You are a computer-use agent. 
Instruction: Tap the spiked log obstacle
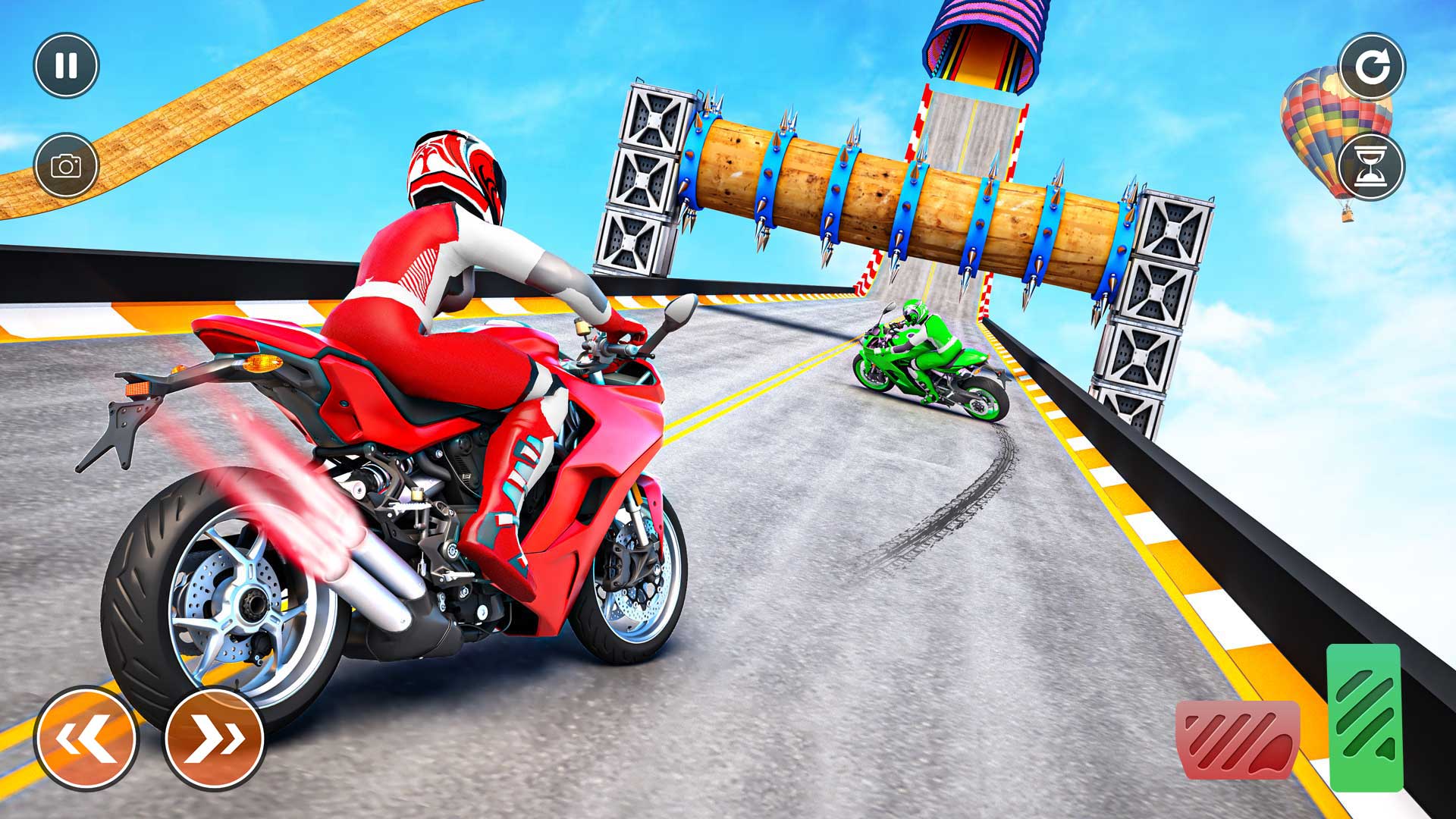(x=872, y=205)
